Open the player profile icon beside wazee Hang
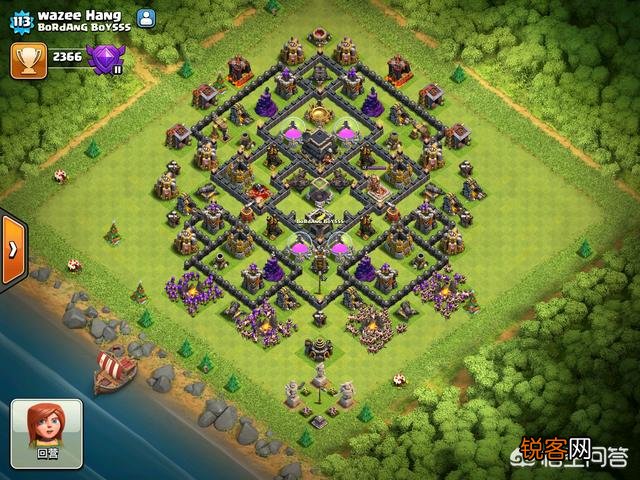Viewport: 640px width, 480px height. click(x=146, y=17)
